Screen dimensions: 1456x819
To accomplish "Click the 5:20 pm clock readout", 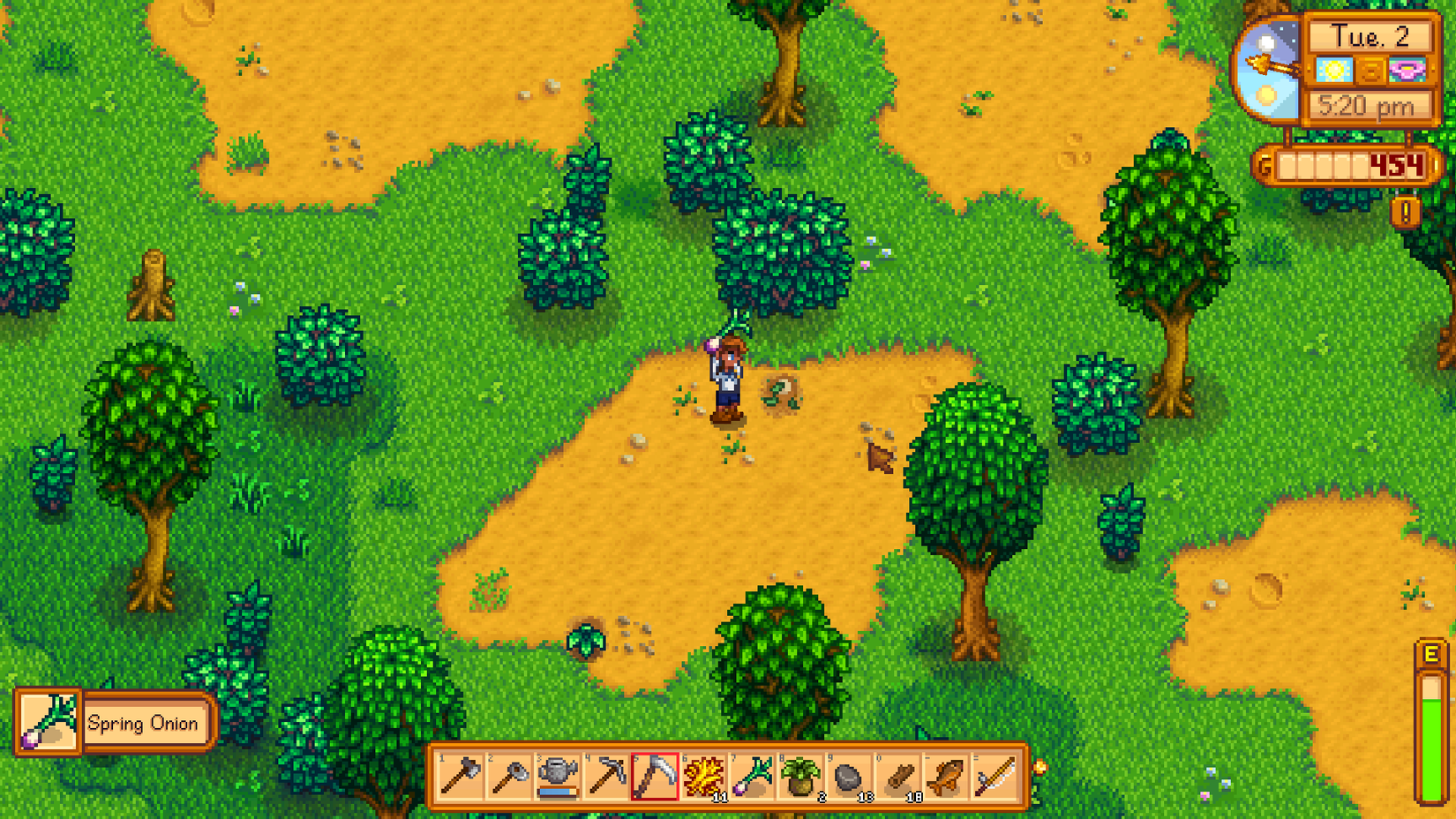I will (1370, 105).
